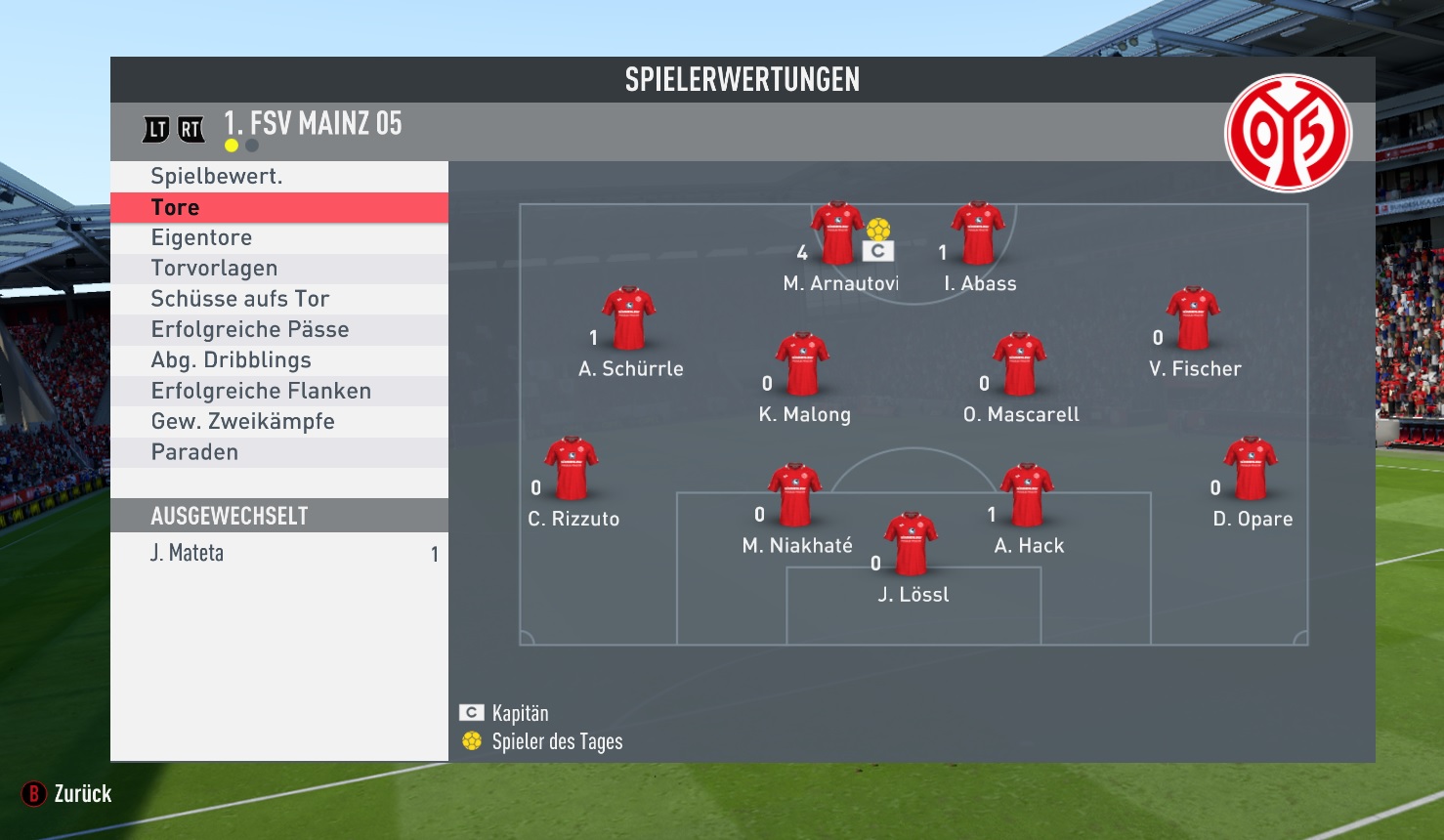Switch to Abg. Dribblings stat

point(278,360)
